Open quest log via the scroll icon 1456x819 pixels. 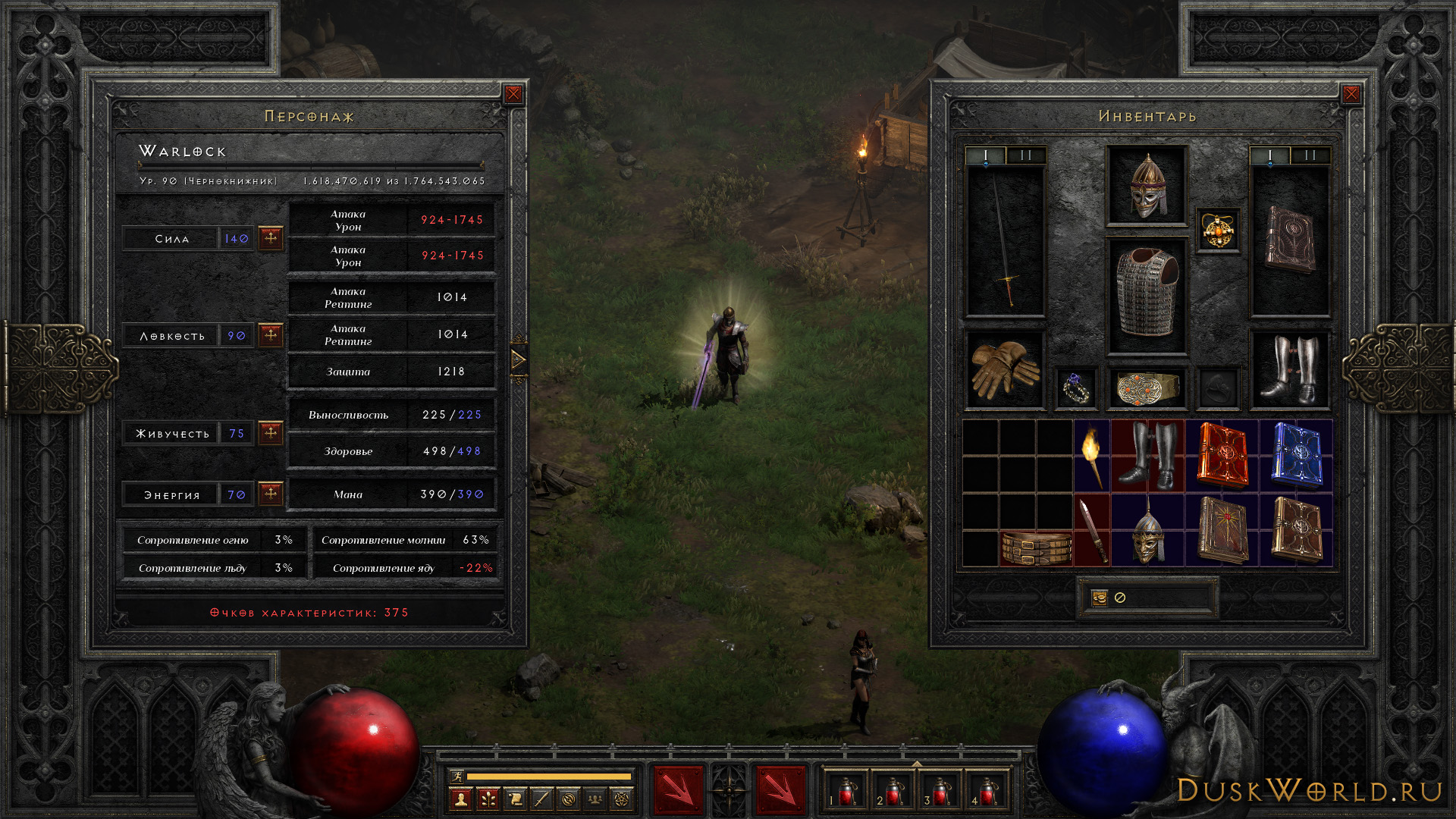(x=515, y=799)
